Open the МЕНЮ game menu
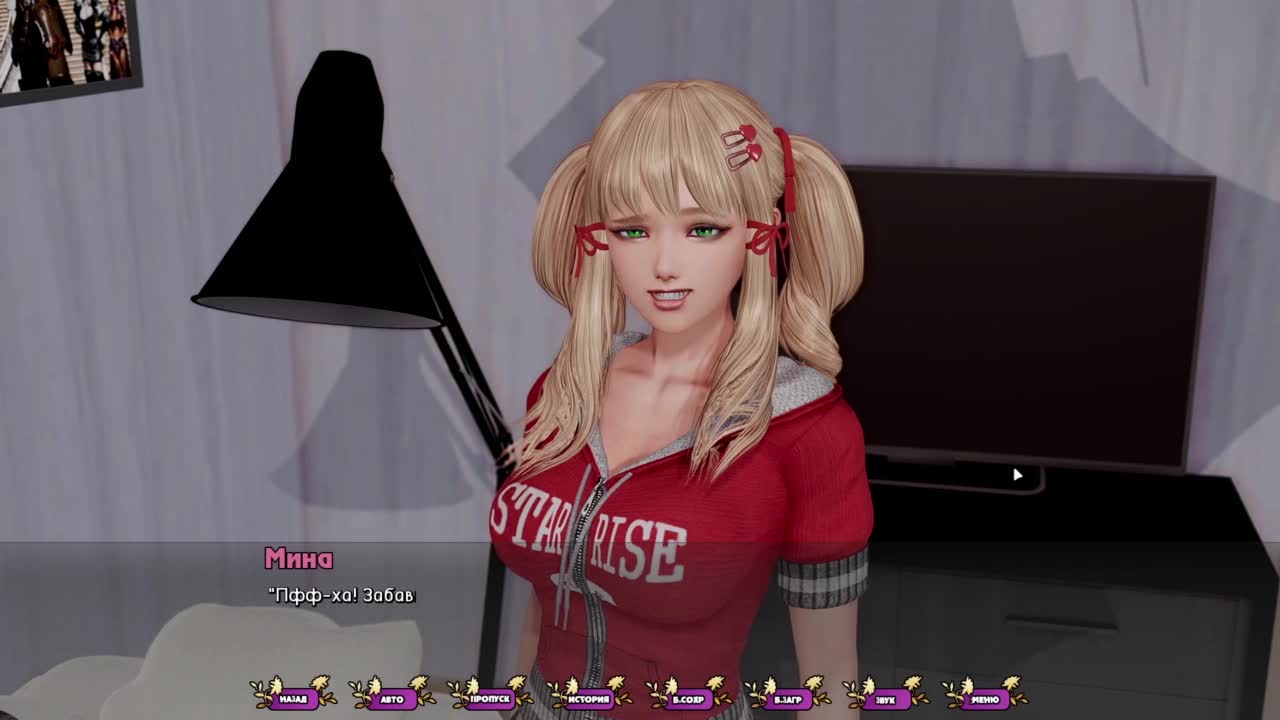Screen dimensions: 1280x720 coord(984,699)
